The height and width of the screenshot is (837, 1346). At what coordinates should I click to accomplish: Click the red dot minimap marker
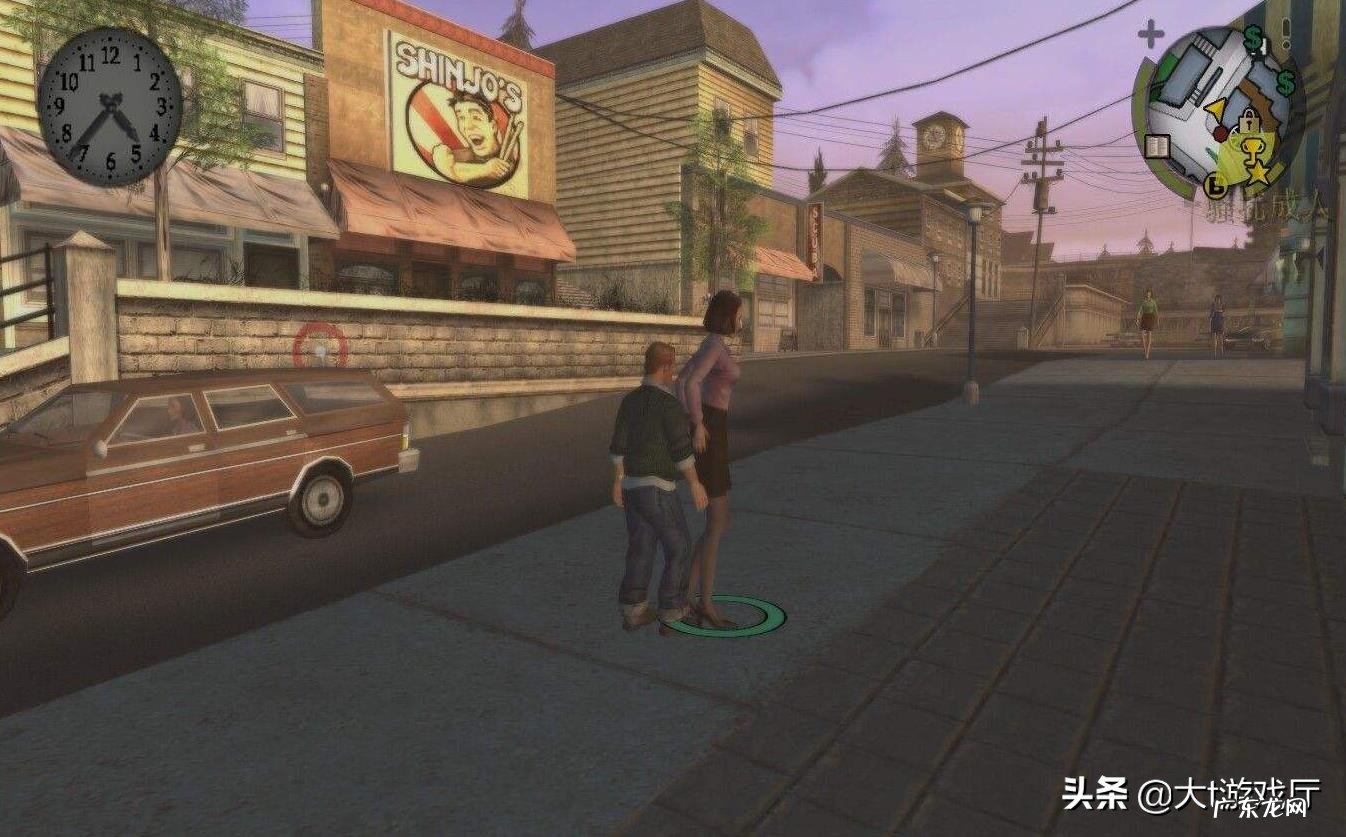(x=1220, y=132)
